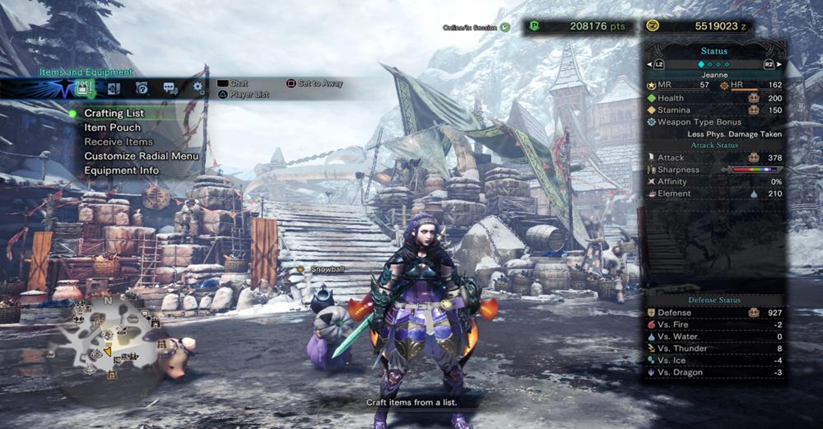Screen dimensions: 823x429
Task: Switch to the card-icon tab beside Items
Action: (113, 89)
